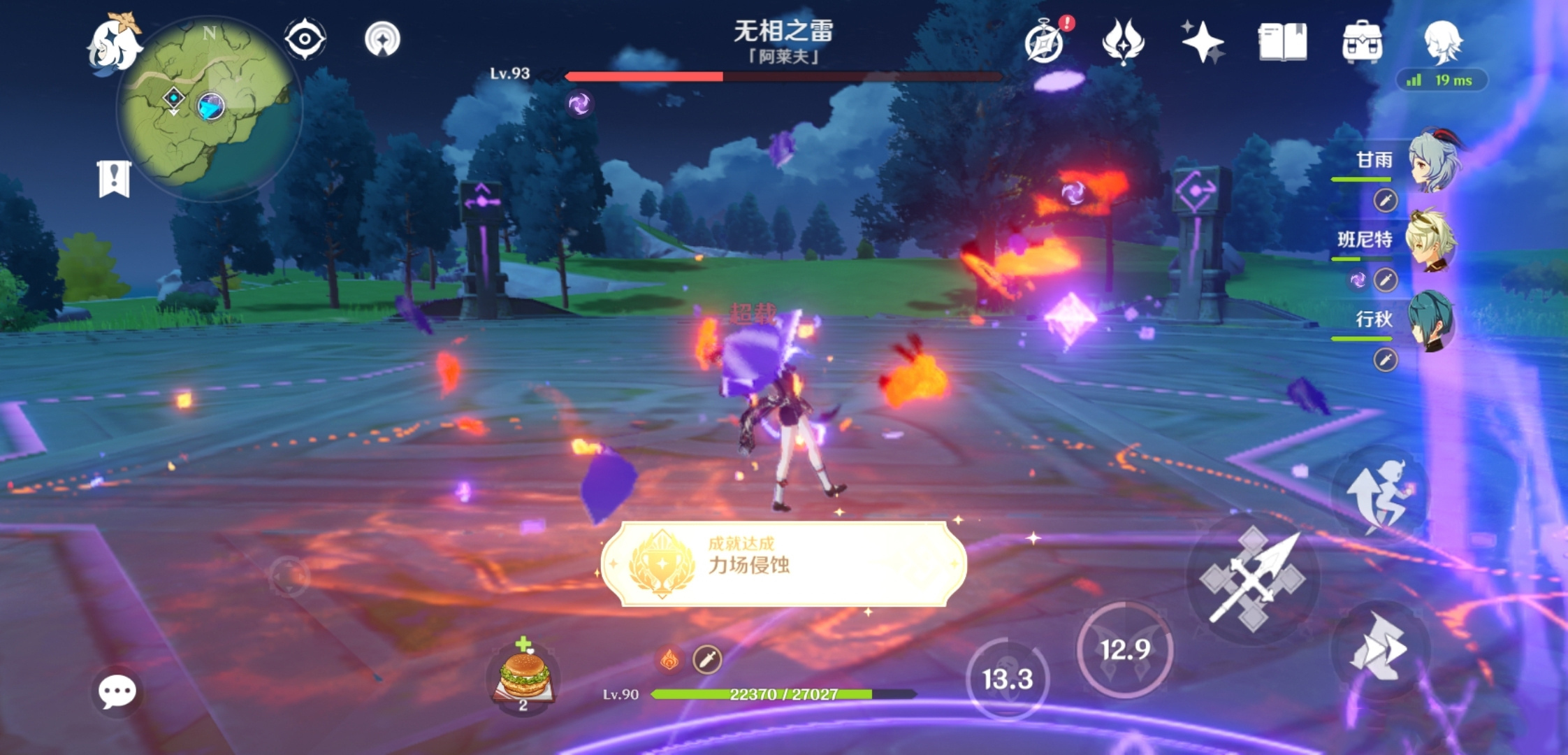The width and height of the screenshot is (1568, 755).
Task: Open the character screen via avatar icon
Action: (x=1443, y=42)
